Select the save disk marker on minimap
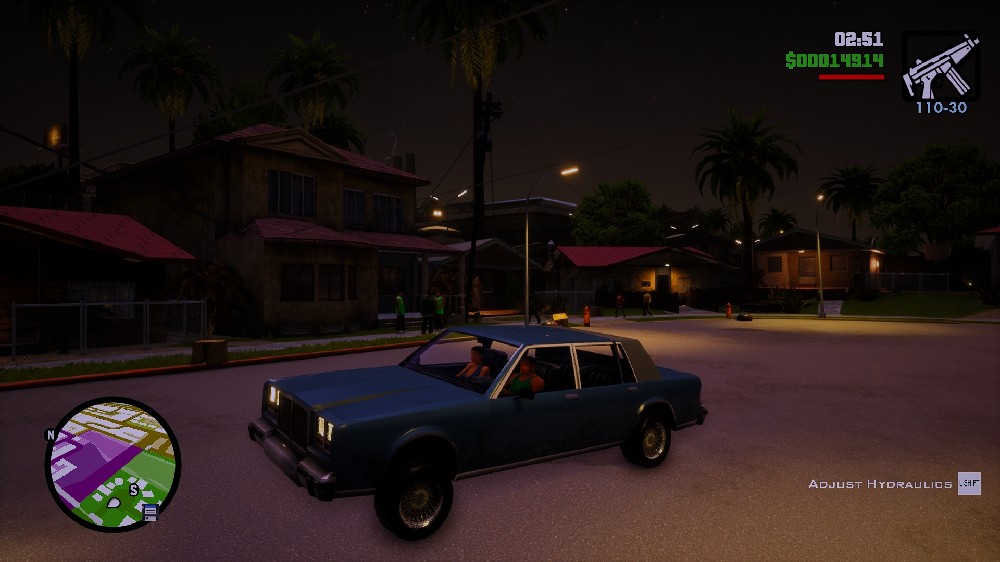The image size is (1000, 562). pyautogui.click(x=151, y=513)
